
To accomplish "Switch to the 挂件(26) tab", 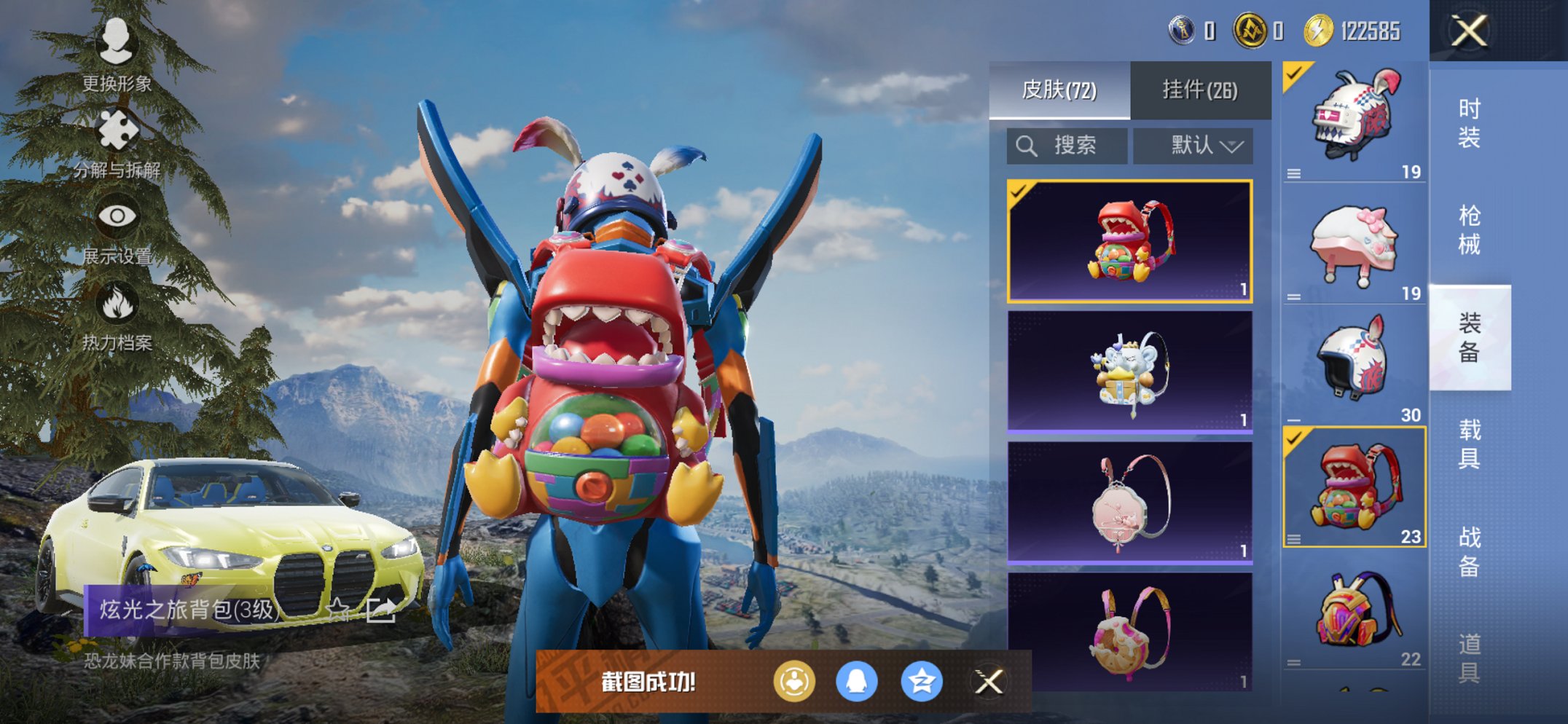I will 1200,89.
